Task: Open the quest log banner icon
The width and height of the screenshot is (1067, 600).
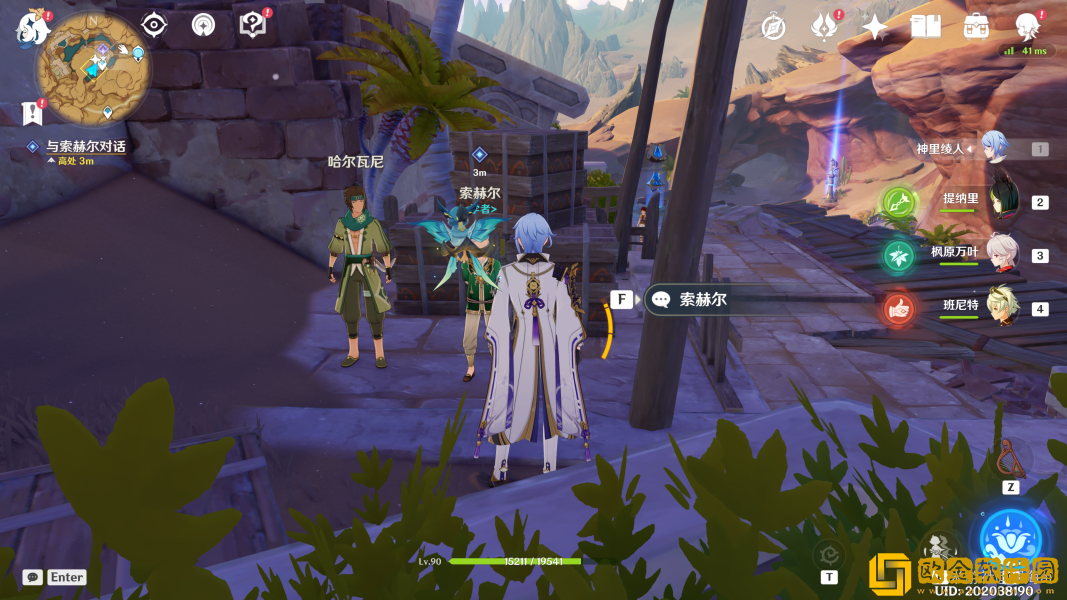Action: [32, 113]
